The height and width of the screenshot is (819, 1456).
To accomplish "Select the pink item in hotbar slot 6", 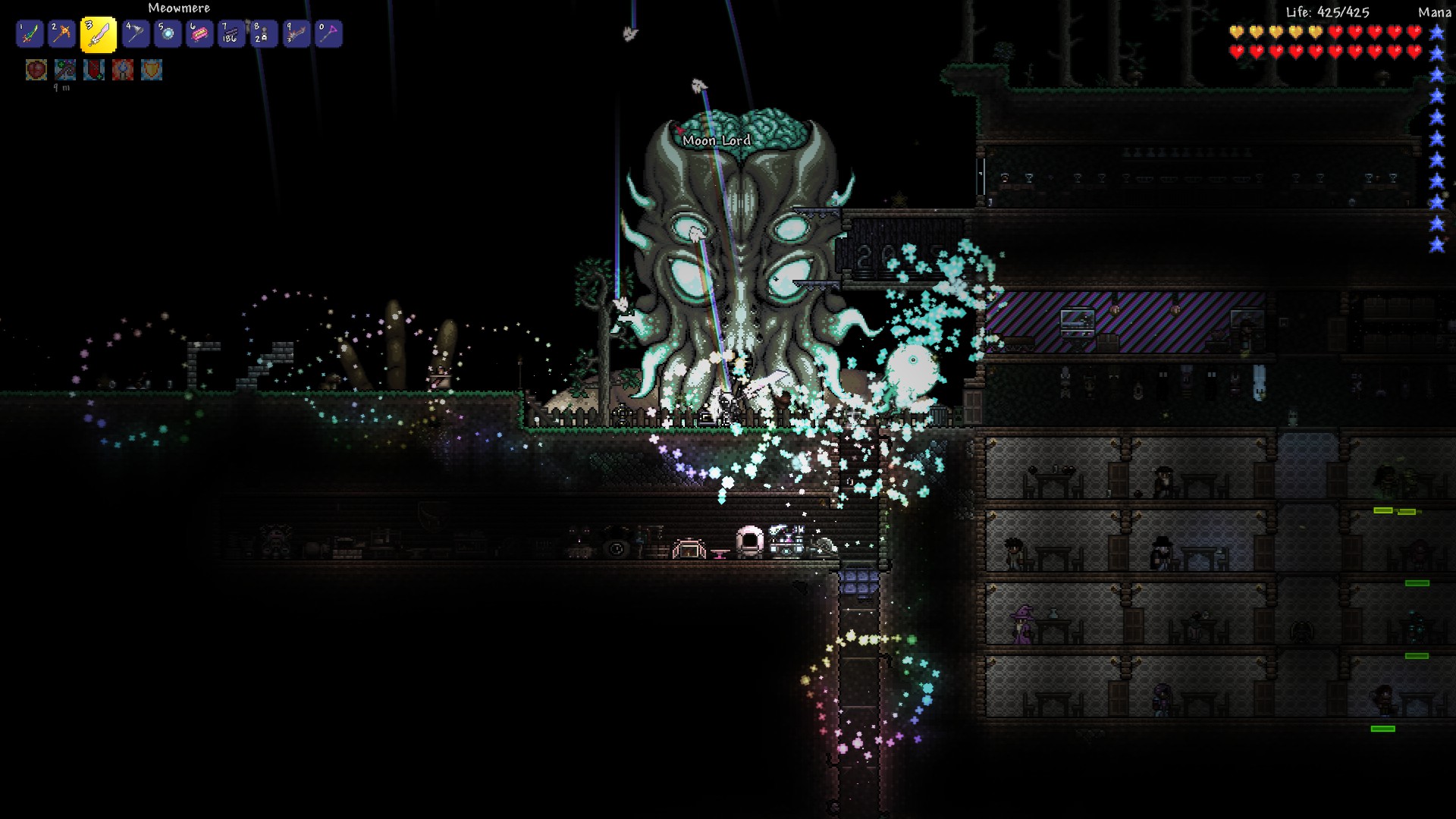I will pos(199,34).
